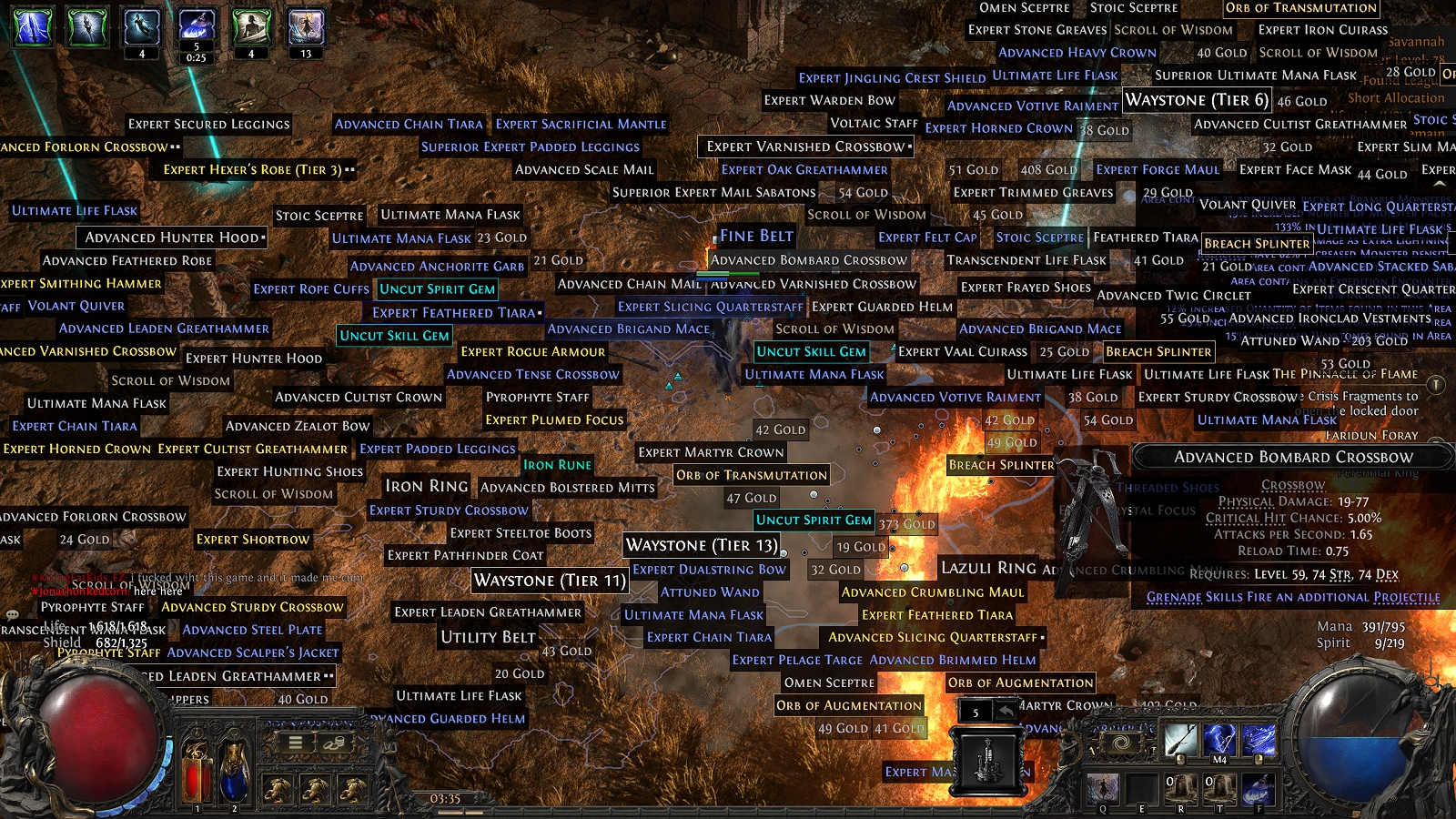Collect the Utility Belt label
1456x819 pixels.
click(488, 637)
